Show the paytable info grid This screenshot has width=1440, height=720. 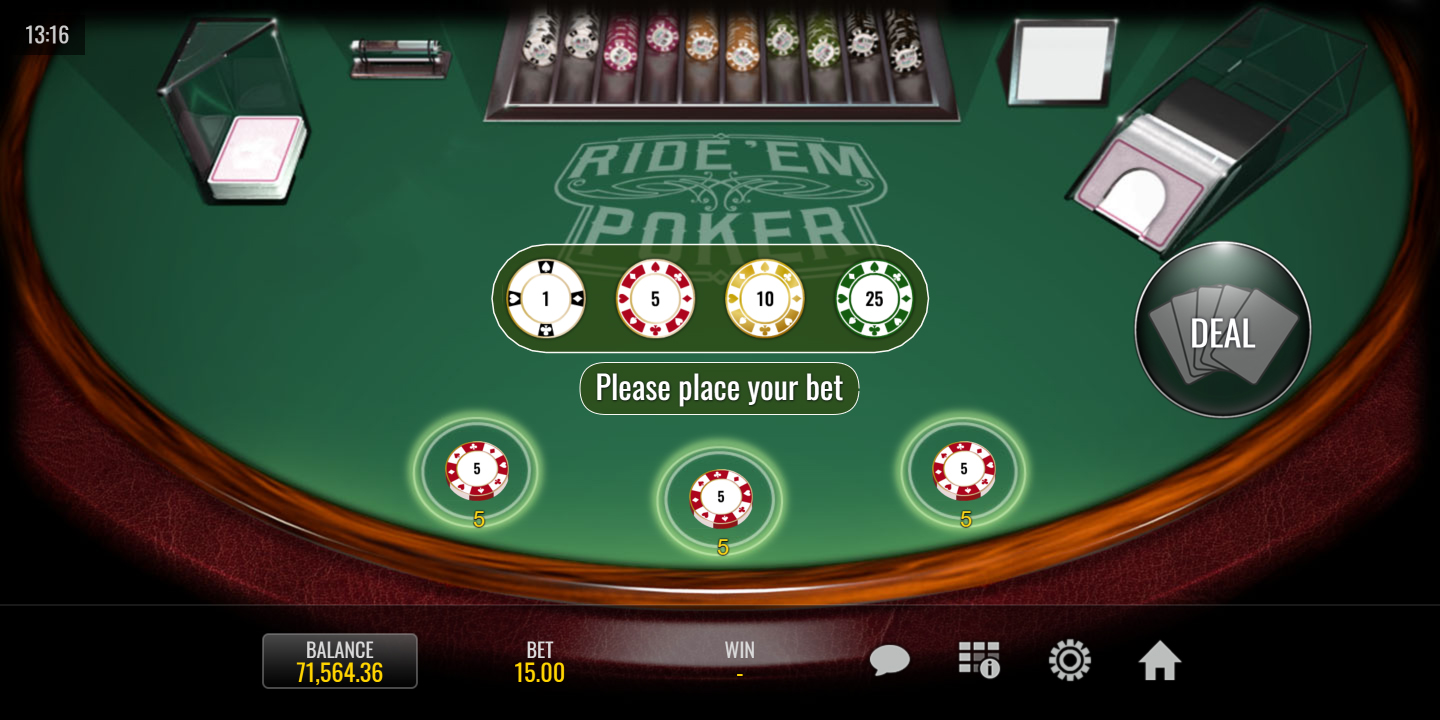(x=979, y=661)
